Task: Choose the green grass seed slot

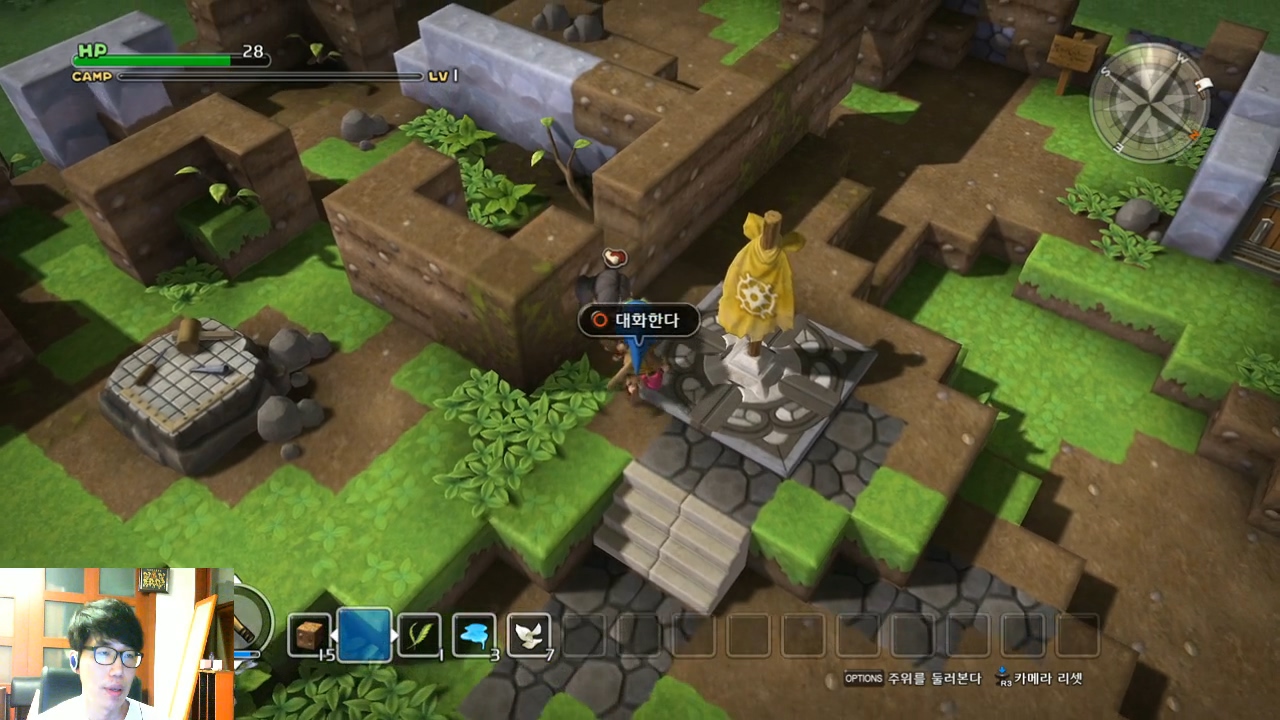Action: (x=419, y=635)
